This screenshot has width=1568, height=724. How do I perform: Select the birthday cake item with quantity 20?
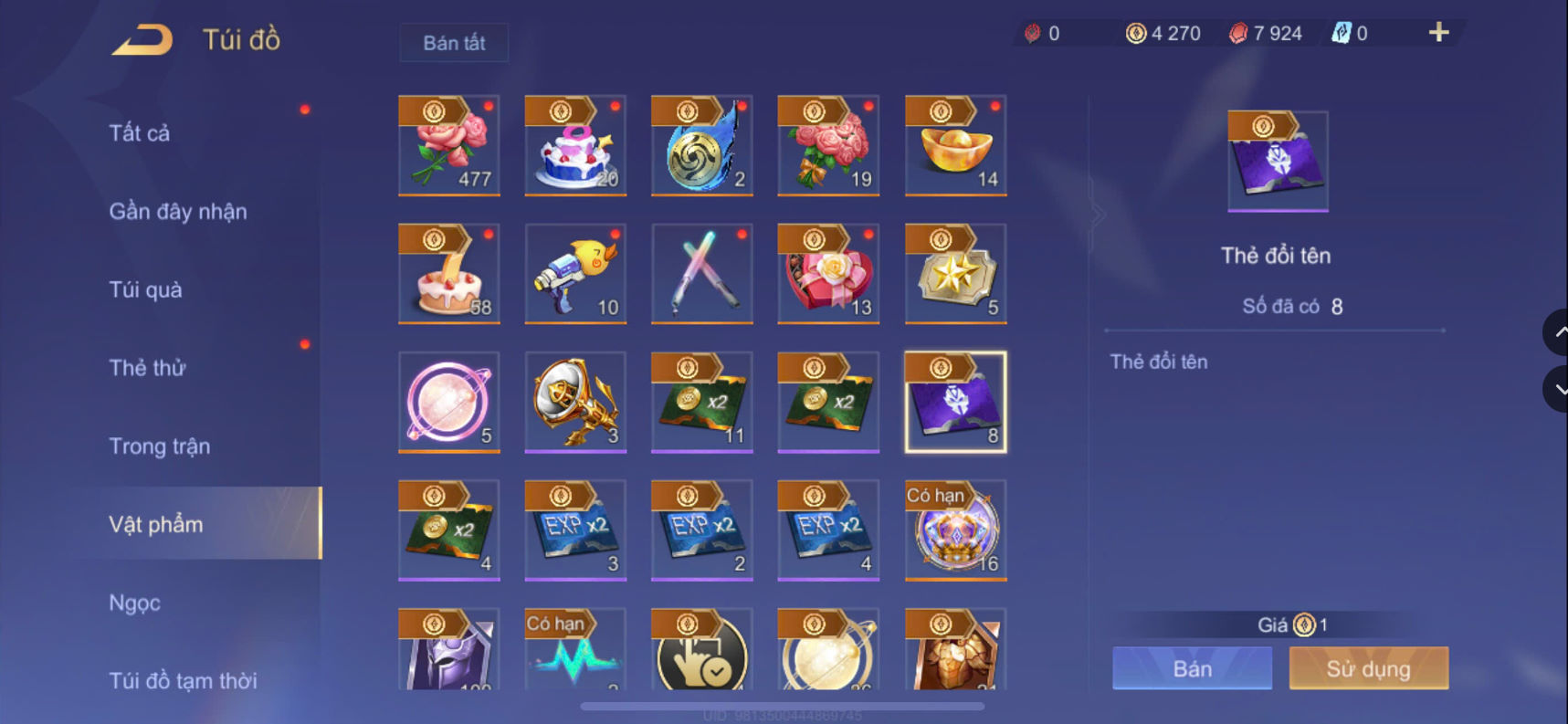tap(575, 146)
